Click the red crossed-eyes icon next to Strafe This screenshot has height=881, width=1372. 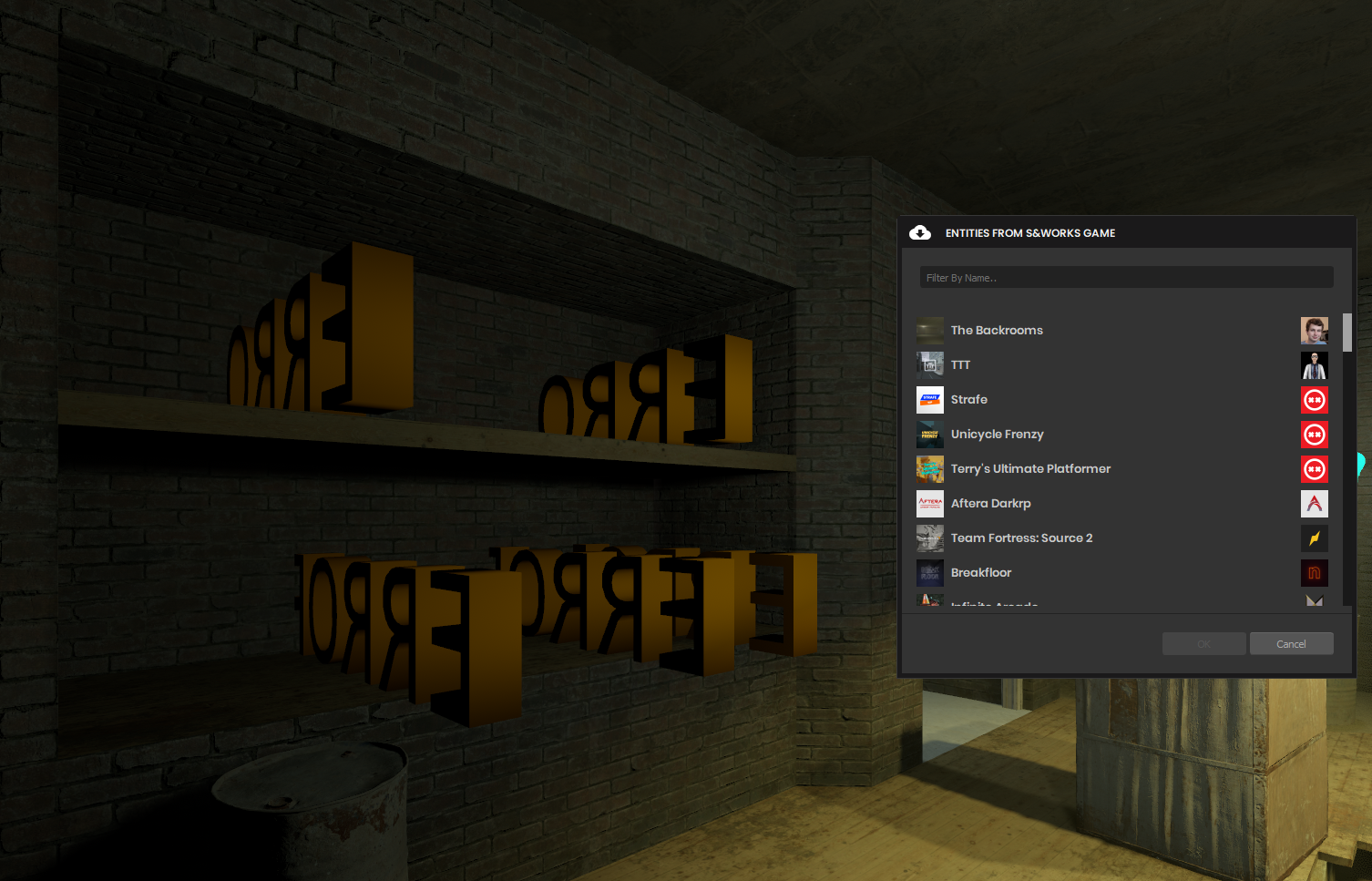[1314, 399]
